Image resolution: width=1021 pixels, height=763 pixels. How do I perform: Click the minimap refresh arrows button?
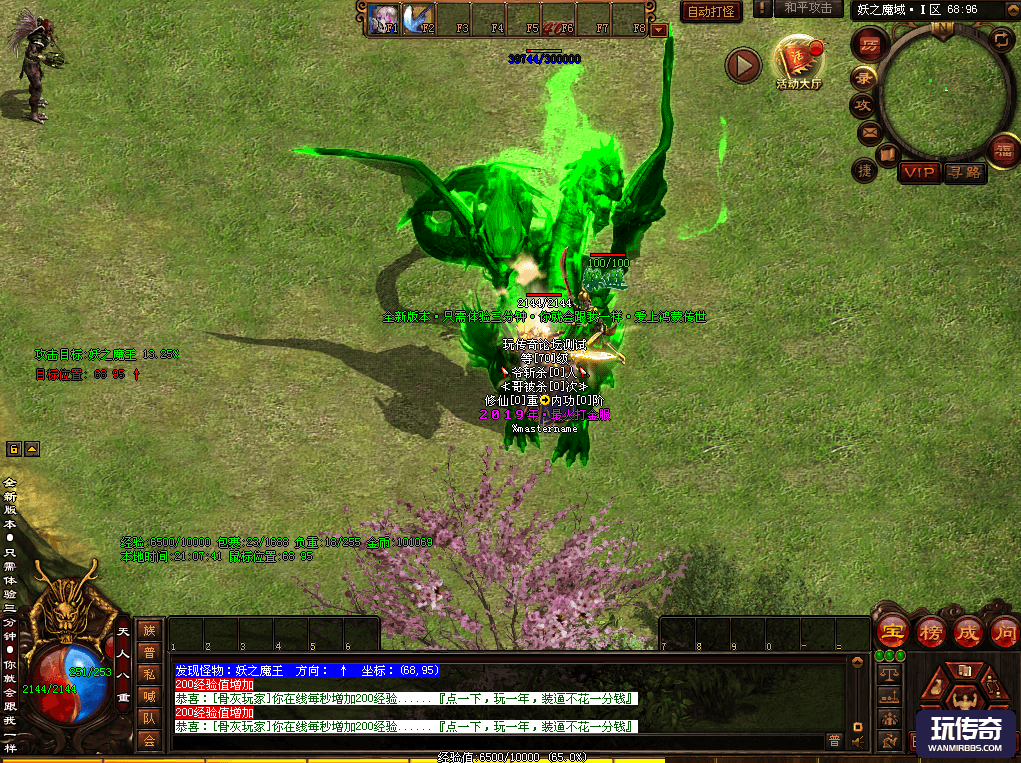1000,38
